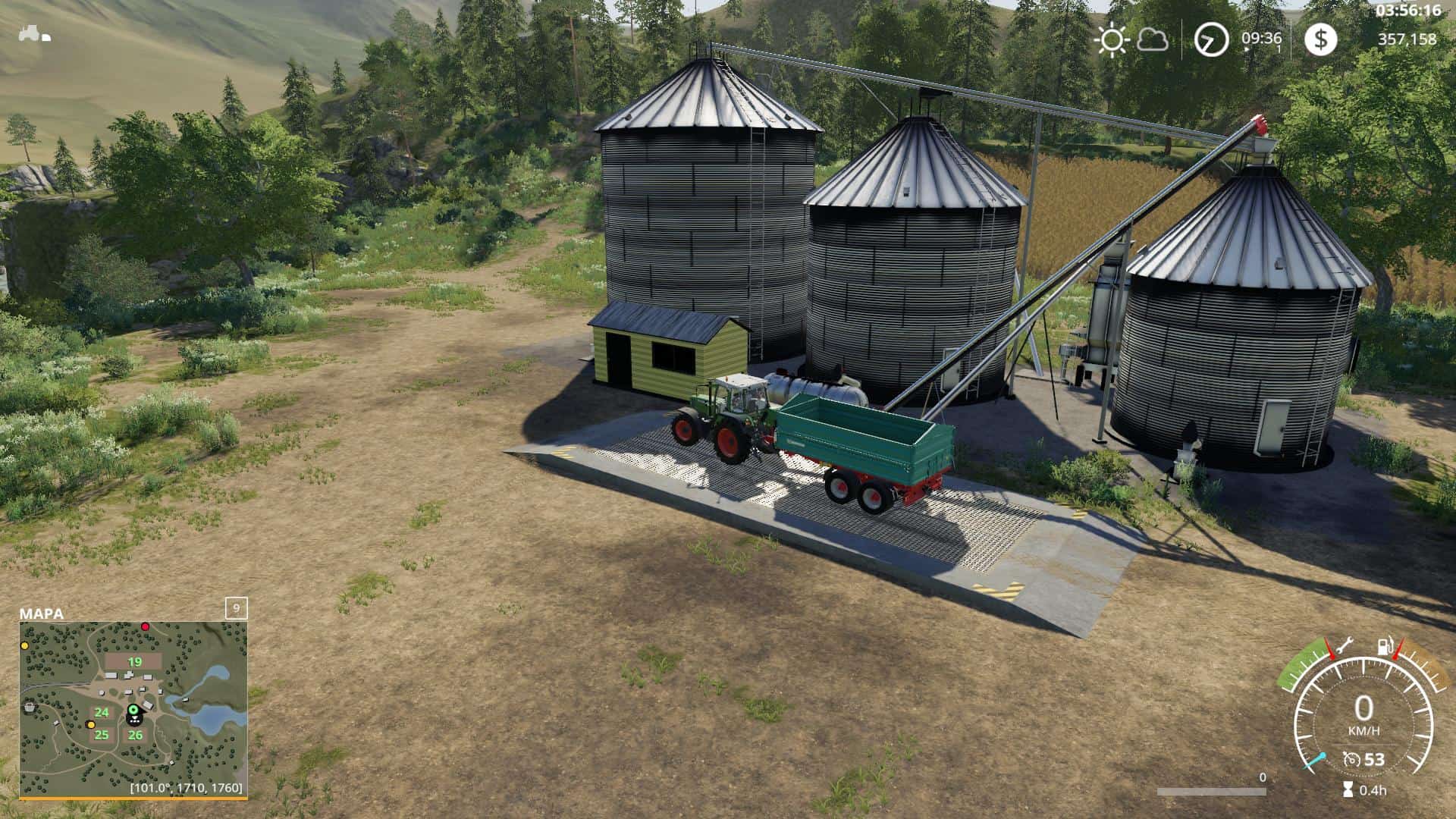Pick field 26 on the minimap
The height and width of the screenshot is (819, 1456).
(x=135, y=735)
